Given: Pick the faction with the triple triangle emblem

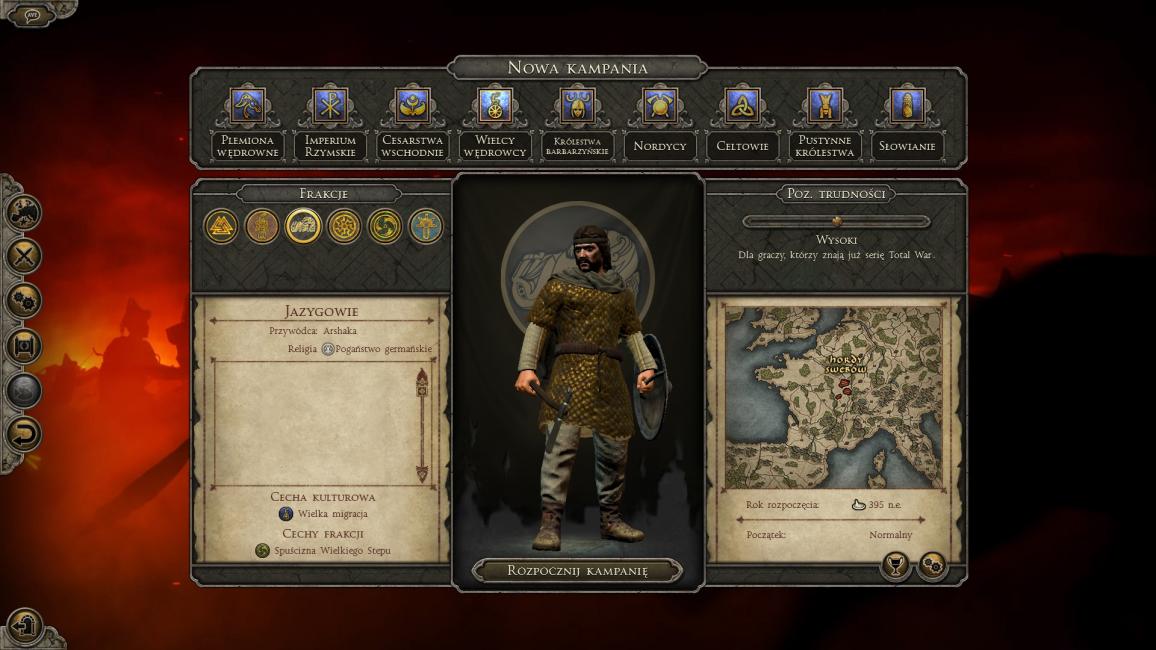Looking at the screenshot, I should (221, 226).
